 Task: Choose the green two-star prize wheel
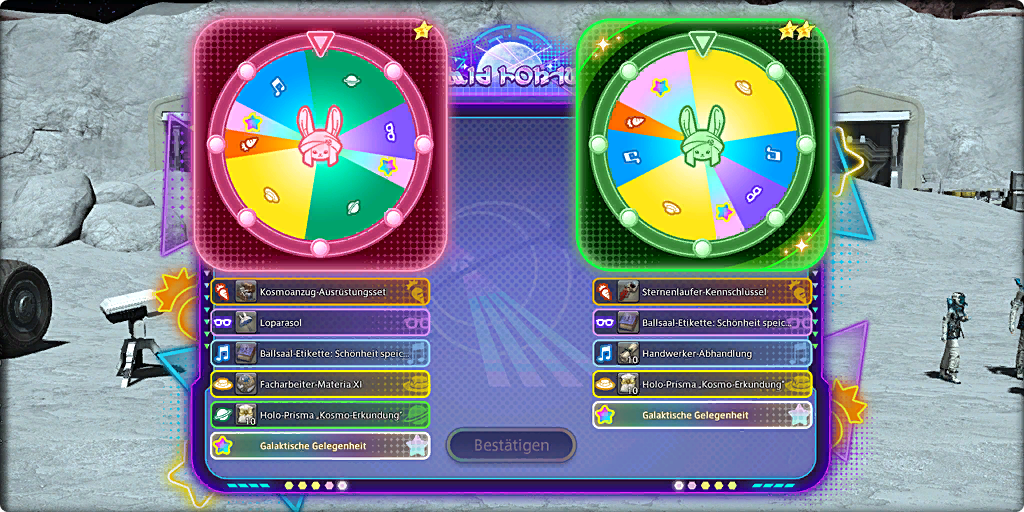pyautogui.click(x=701, y=145)
